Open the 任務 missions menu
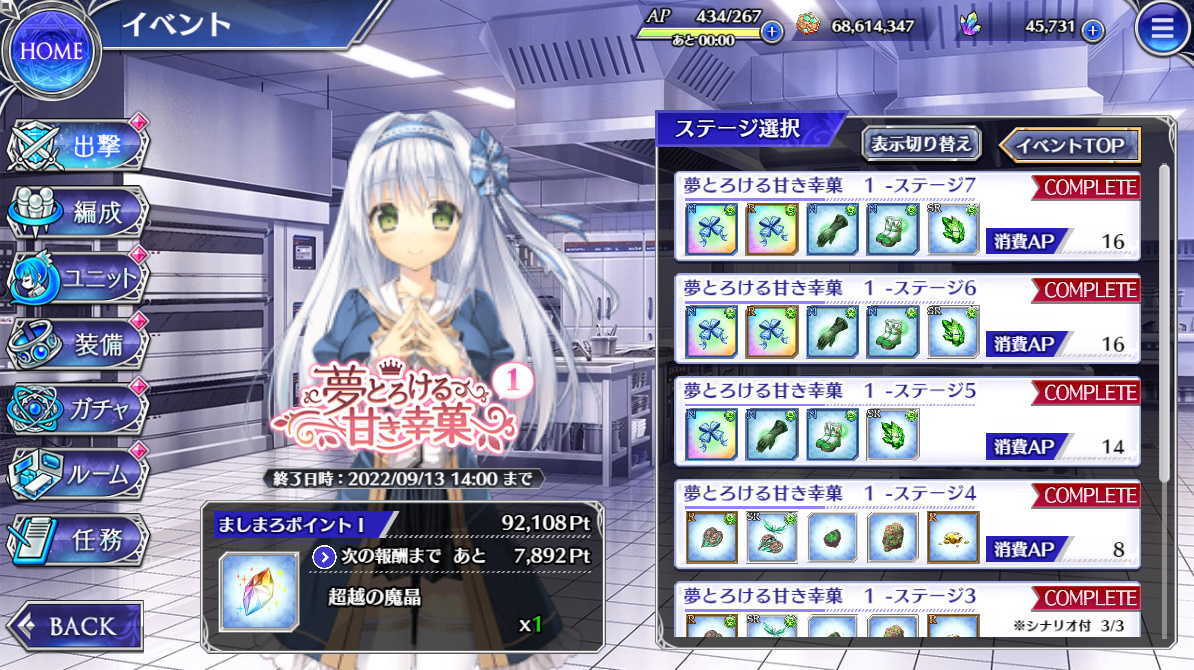 point(80,540)
